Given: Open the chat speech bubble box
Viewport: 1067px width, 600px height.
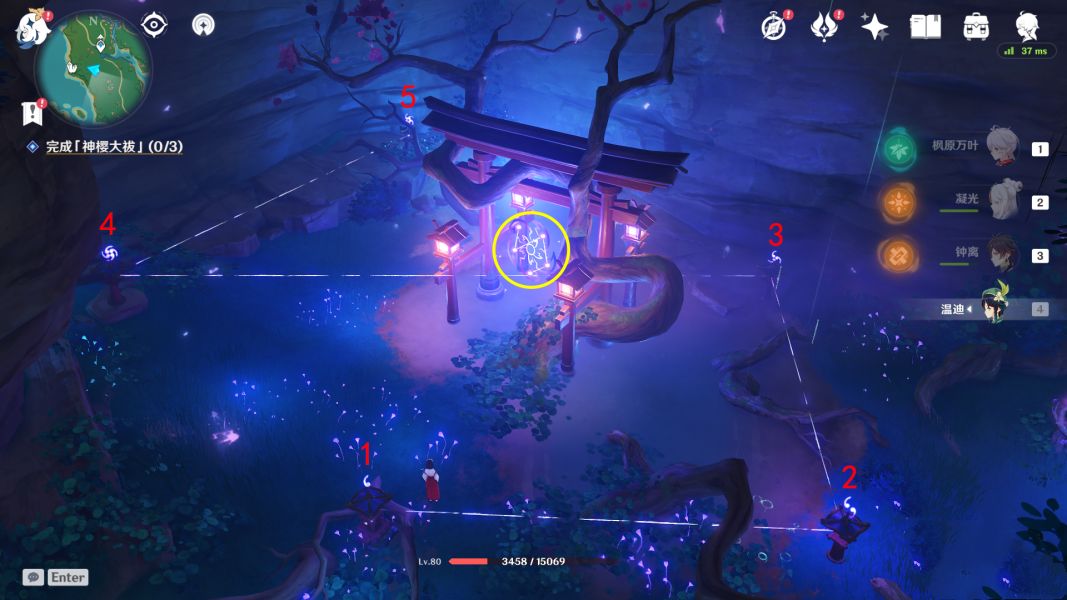Looking at the screenshot, I should [34, 577].
